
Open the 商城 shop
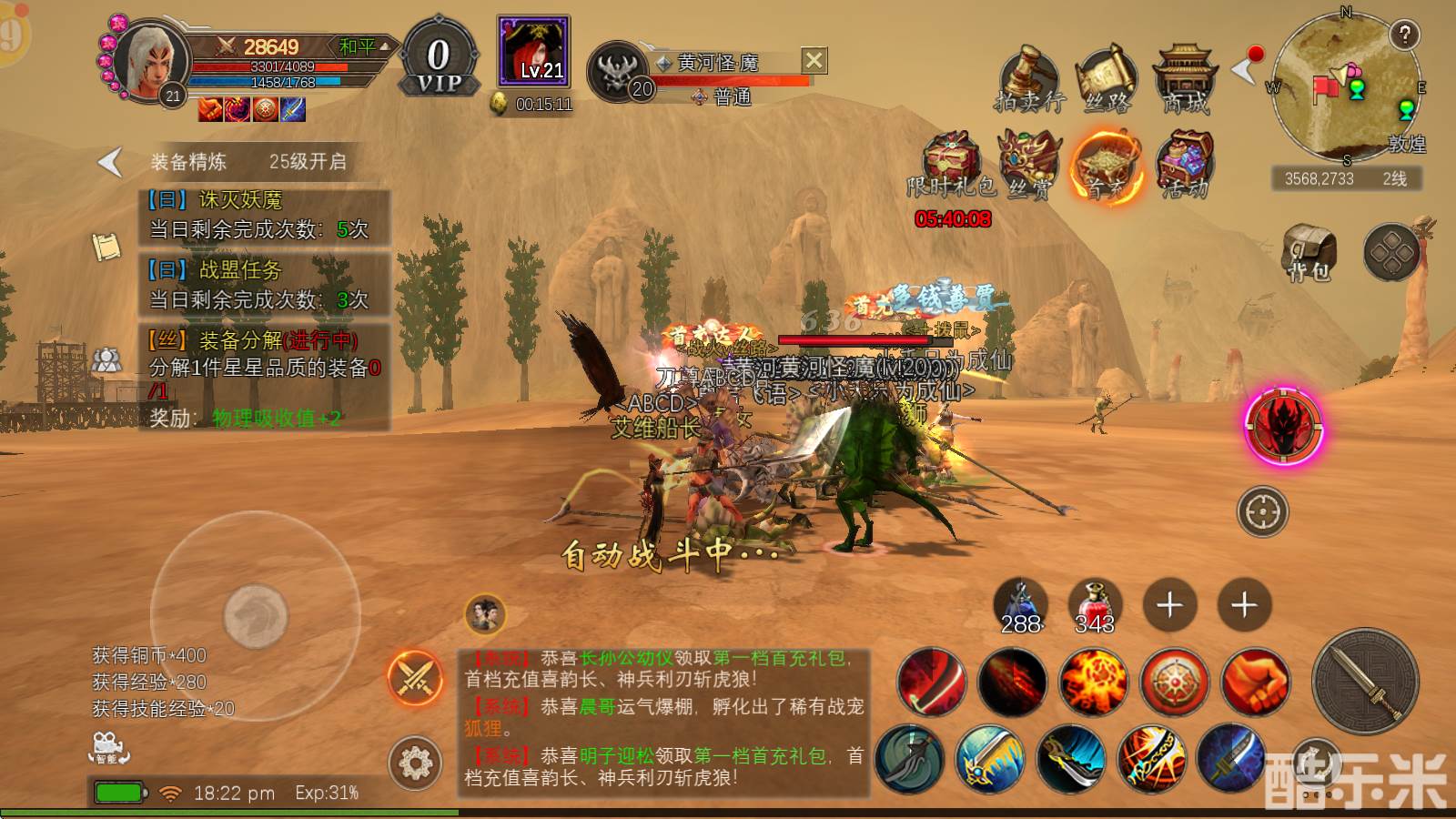1185,79
